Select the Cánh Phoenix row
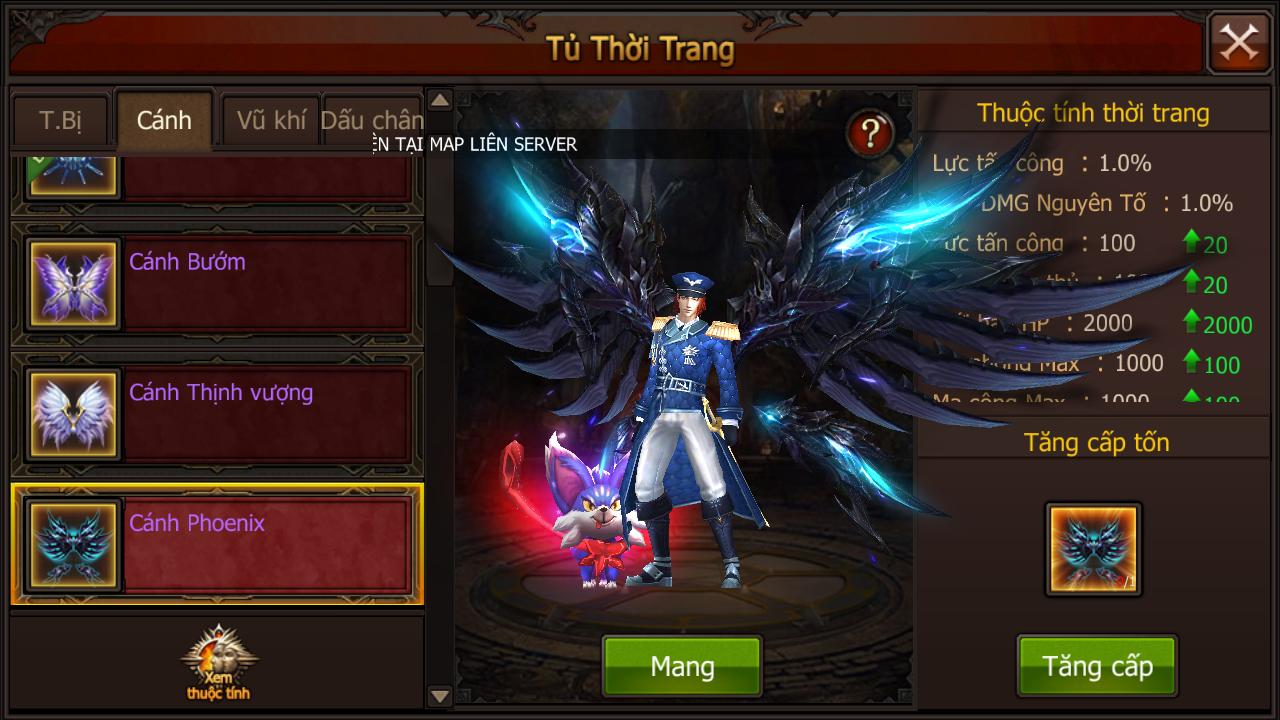The image size is (1280, 720). tap(217, 545)
